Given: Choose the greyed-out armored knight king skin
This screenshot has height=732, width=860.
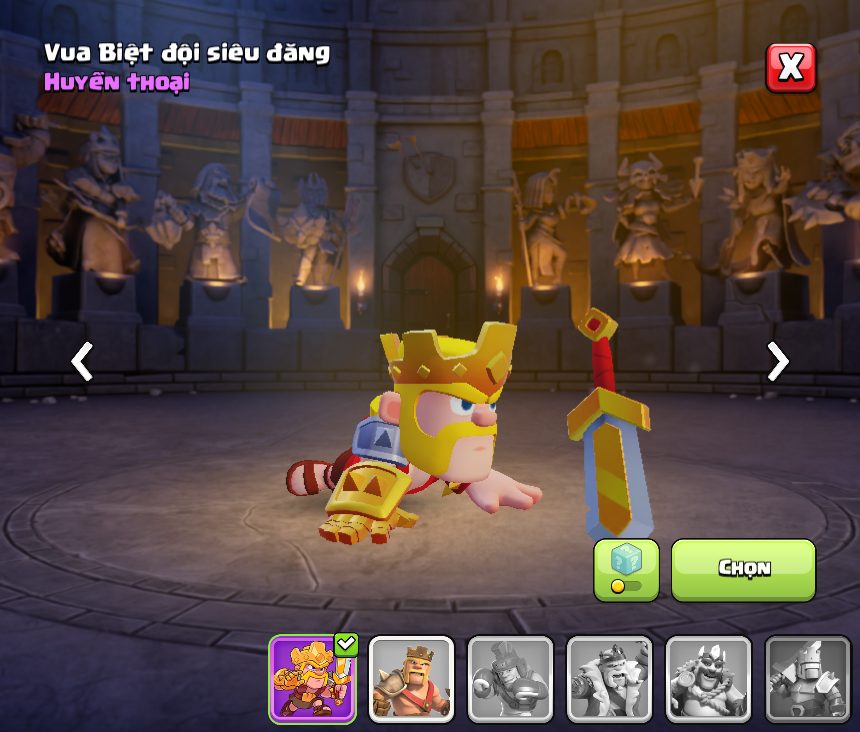Looking at the screenshot, I should coord(807,678).
